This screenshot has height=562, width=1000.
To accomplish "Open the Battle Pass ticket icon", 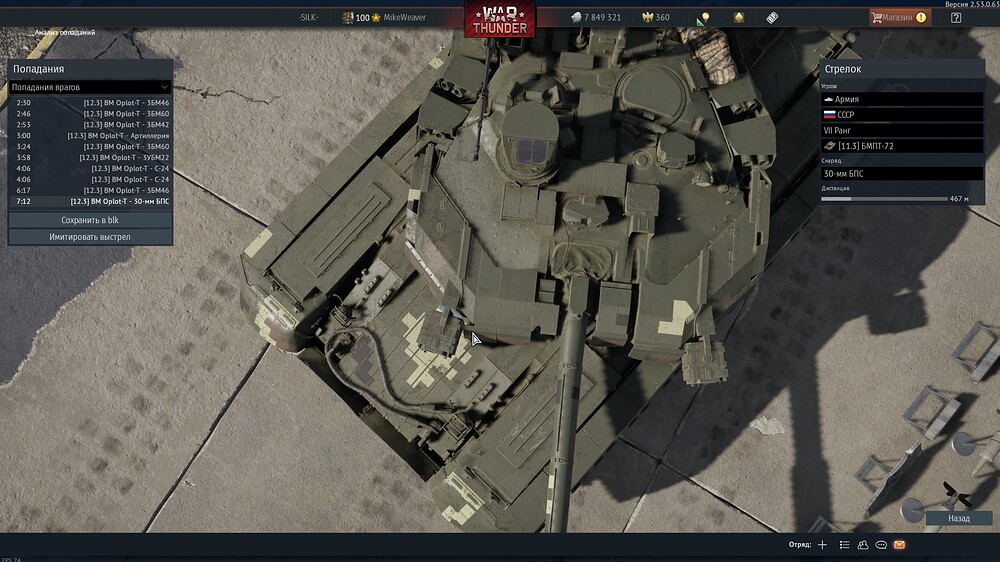I will [772, 17].
